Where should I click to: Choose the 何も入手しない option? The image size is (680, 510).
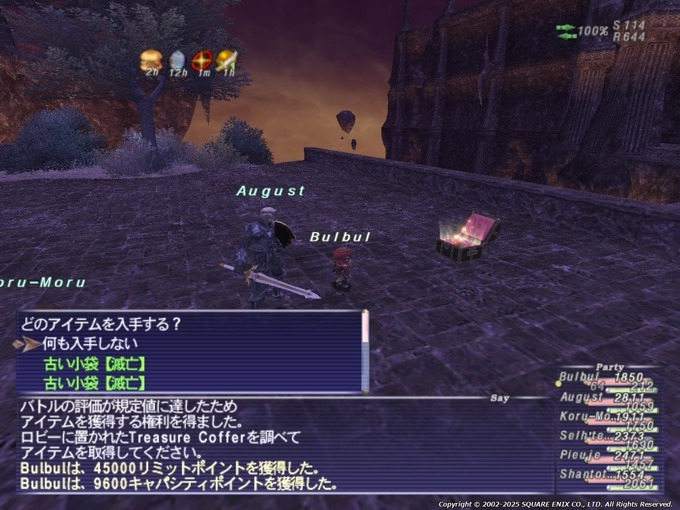tap(87, 342)
